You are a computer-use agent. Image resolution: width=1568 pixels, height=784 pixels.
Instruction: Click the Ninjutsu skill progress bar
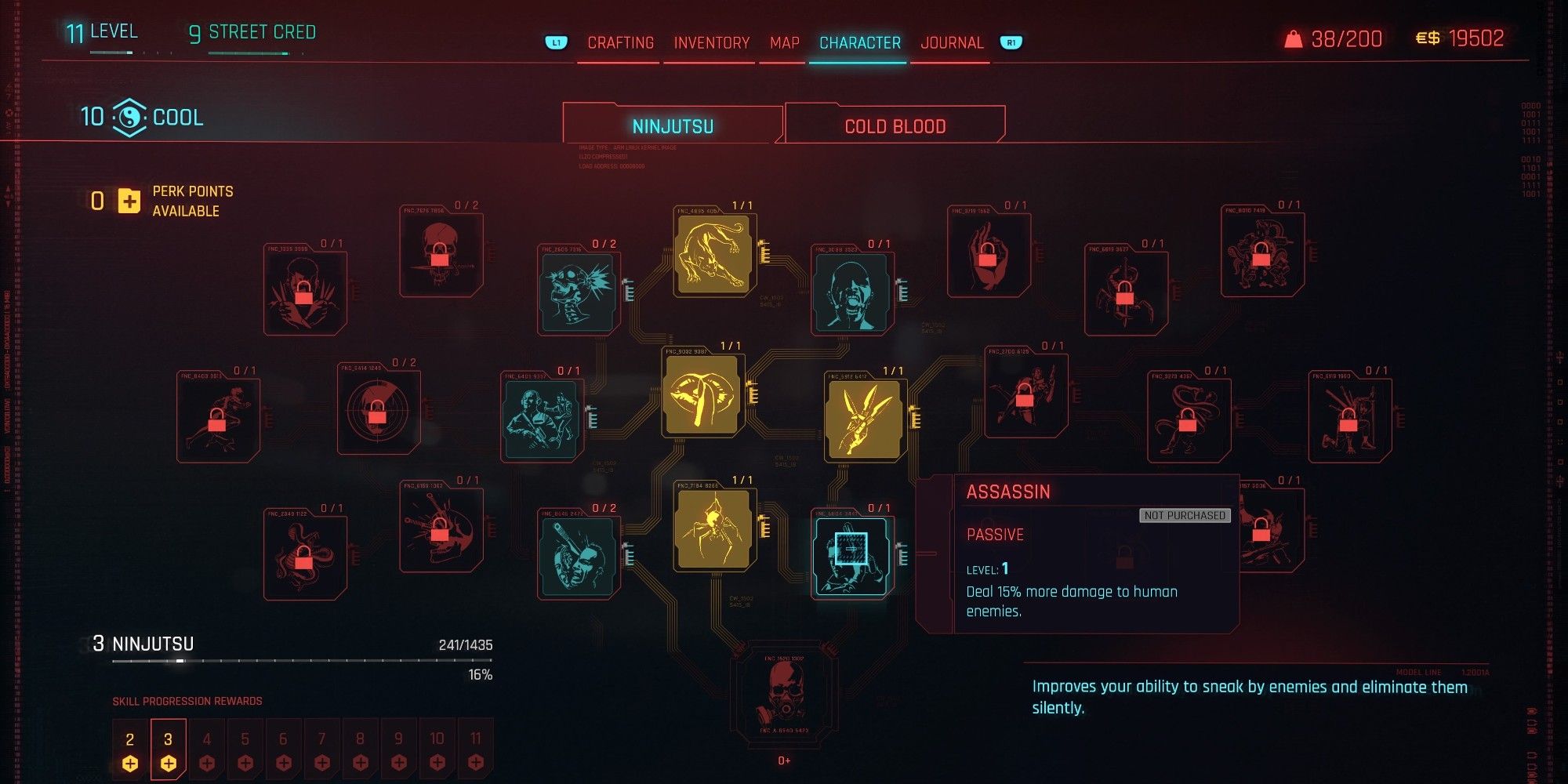(x=306, y=659)
